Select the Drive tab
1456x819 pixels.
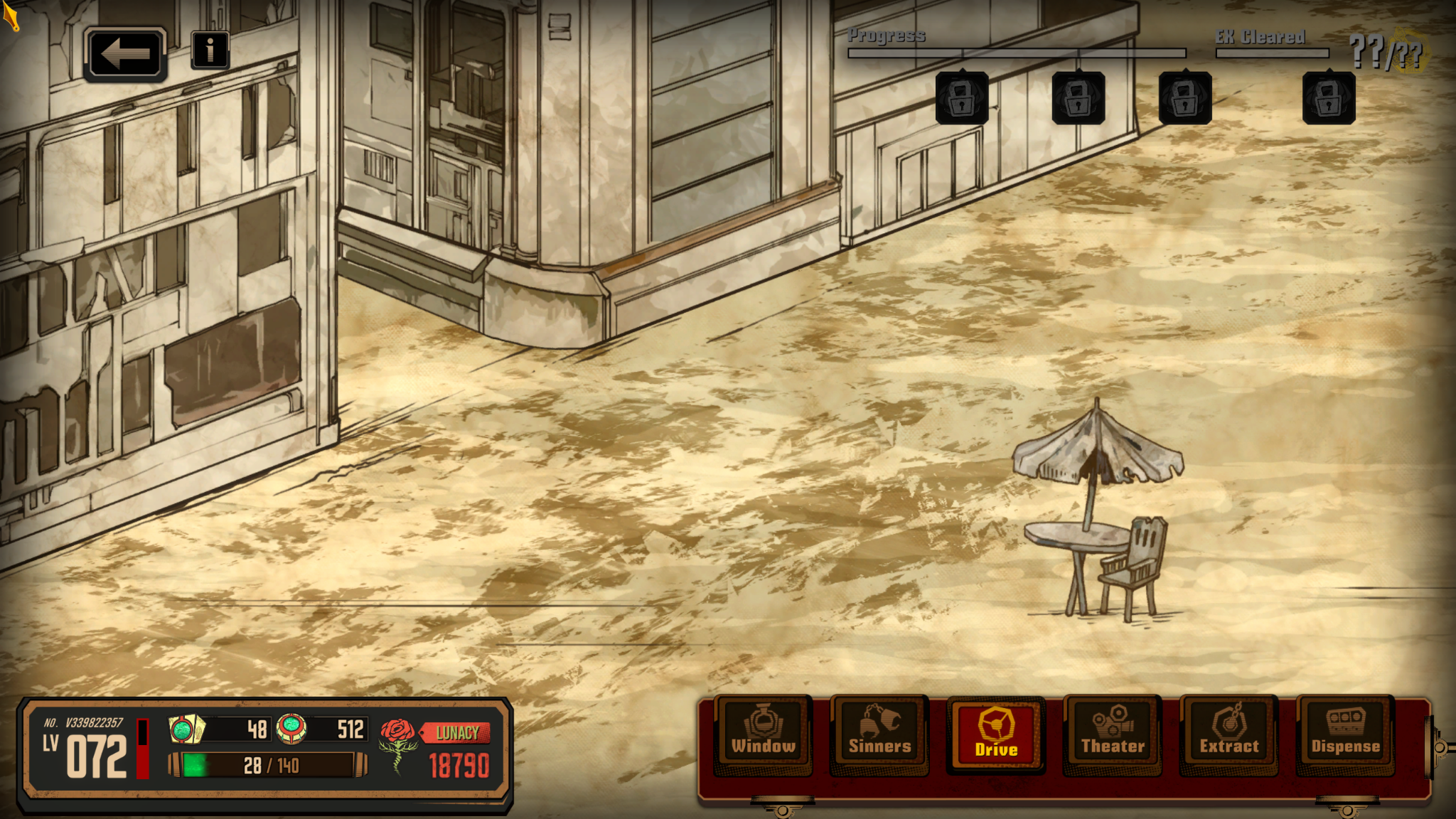pos(996,734)
